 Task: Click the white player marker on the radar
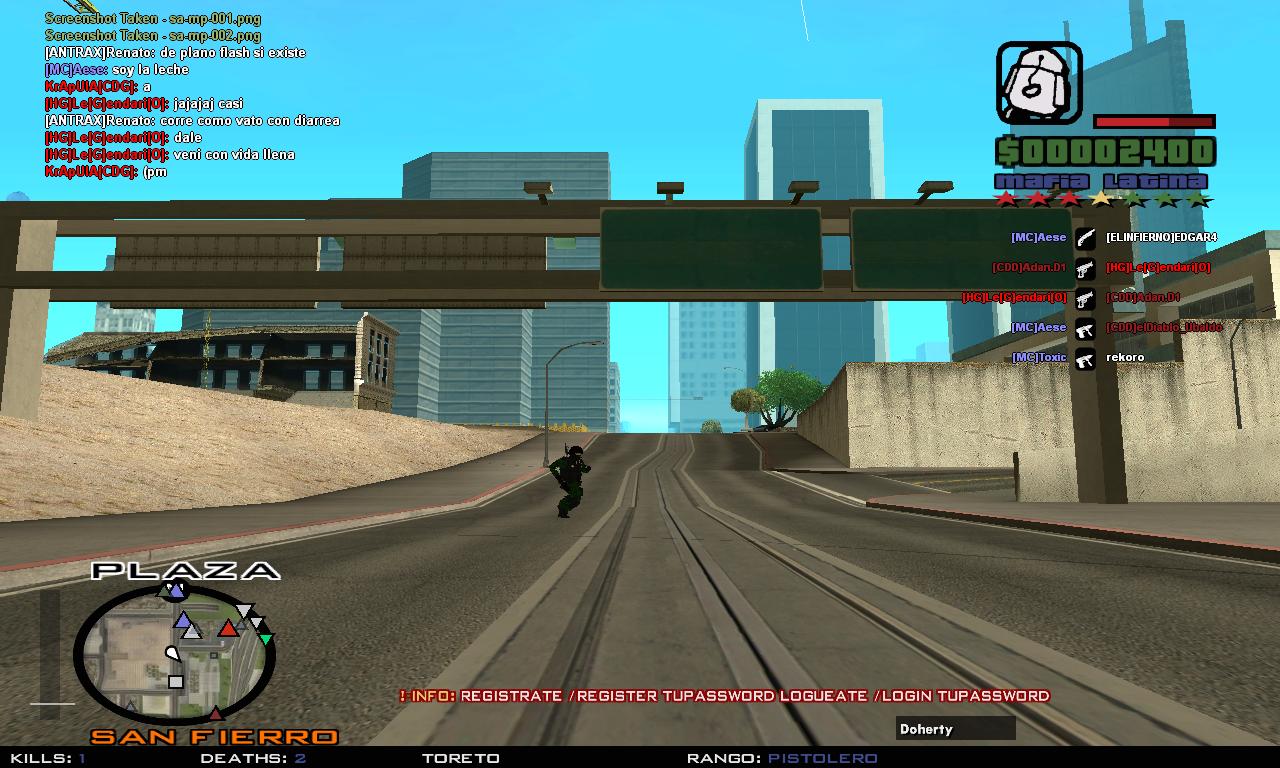click(x=173, y=651)
